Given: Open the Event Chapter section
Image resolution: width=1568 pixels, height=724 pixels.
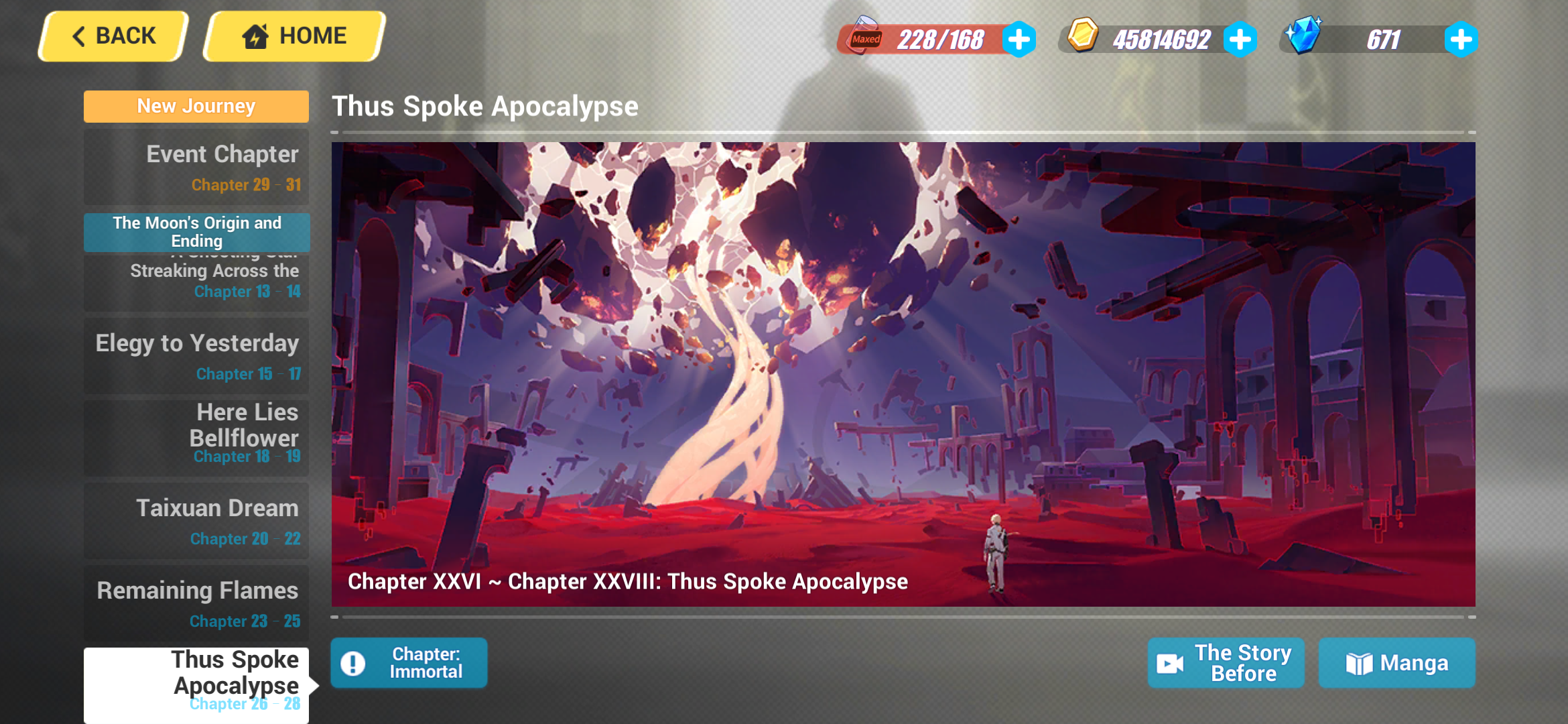Looking at the screenshot, I should tap(196, 166).
